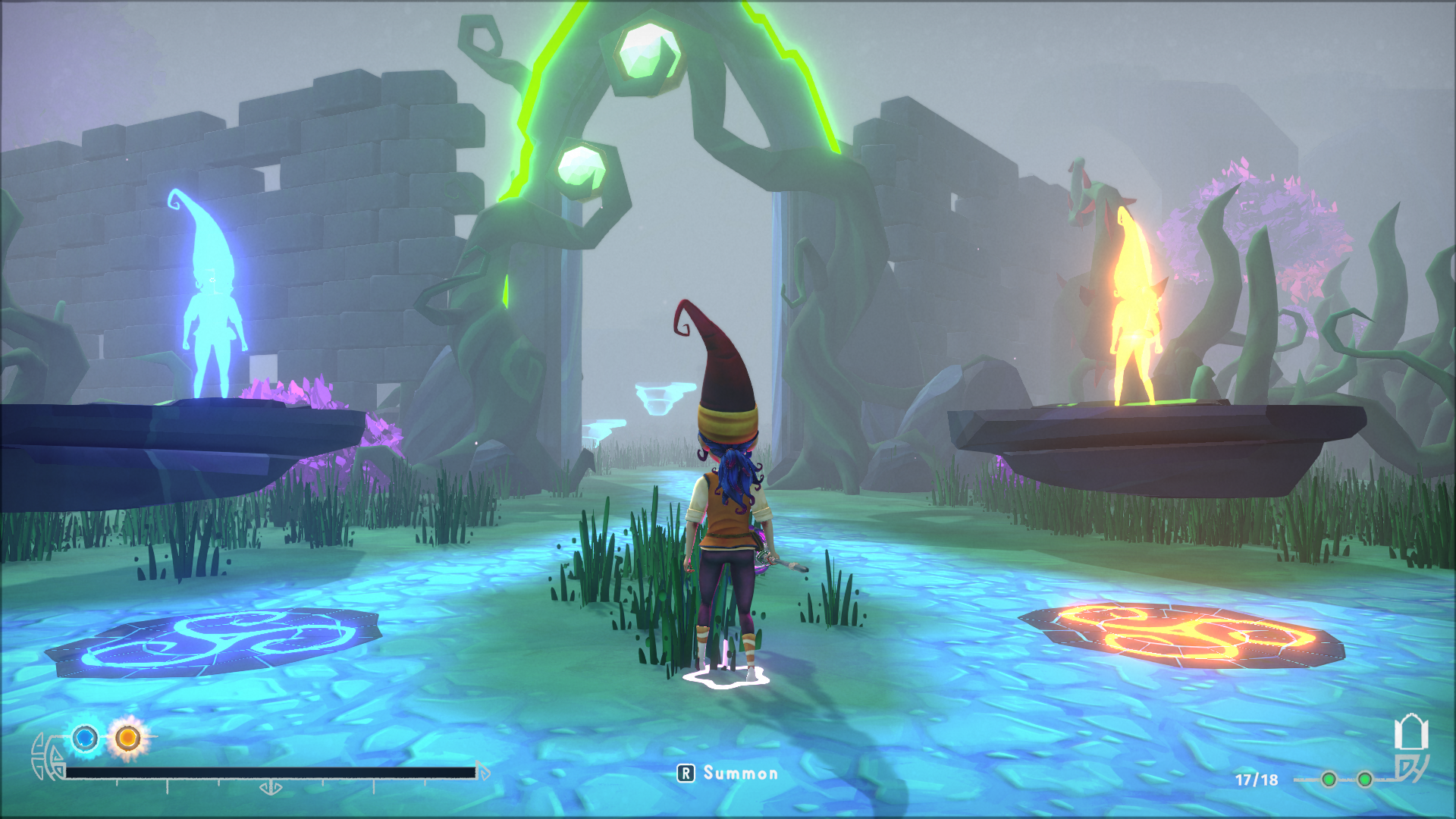Click the dark timeline bar
The width and height of the screenshot is (1456, 819).
pos(270,773)
